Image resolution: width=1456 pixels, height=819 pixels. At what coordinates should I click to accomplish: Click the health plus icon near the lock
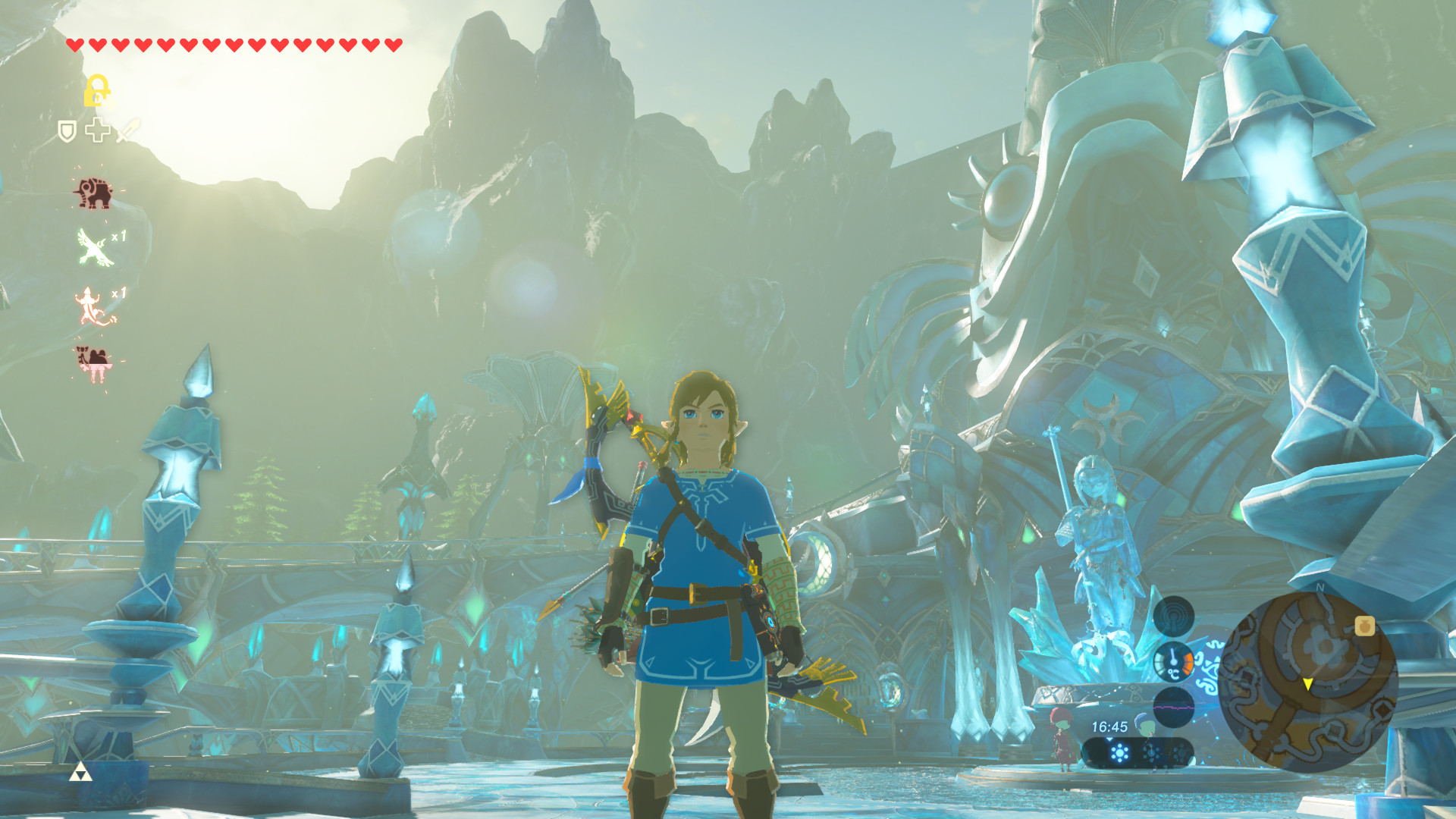point(99,131)
